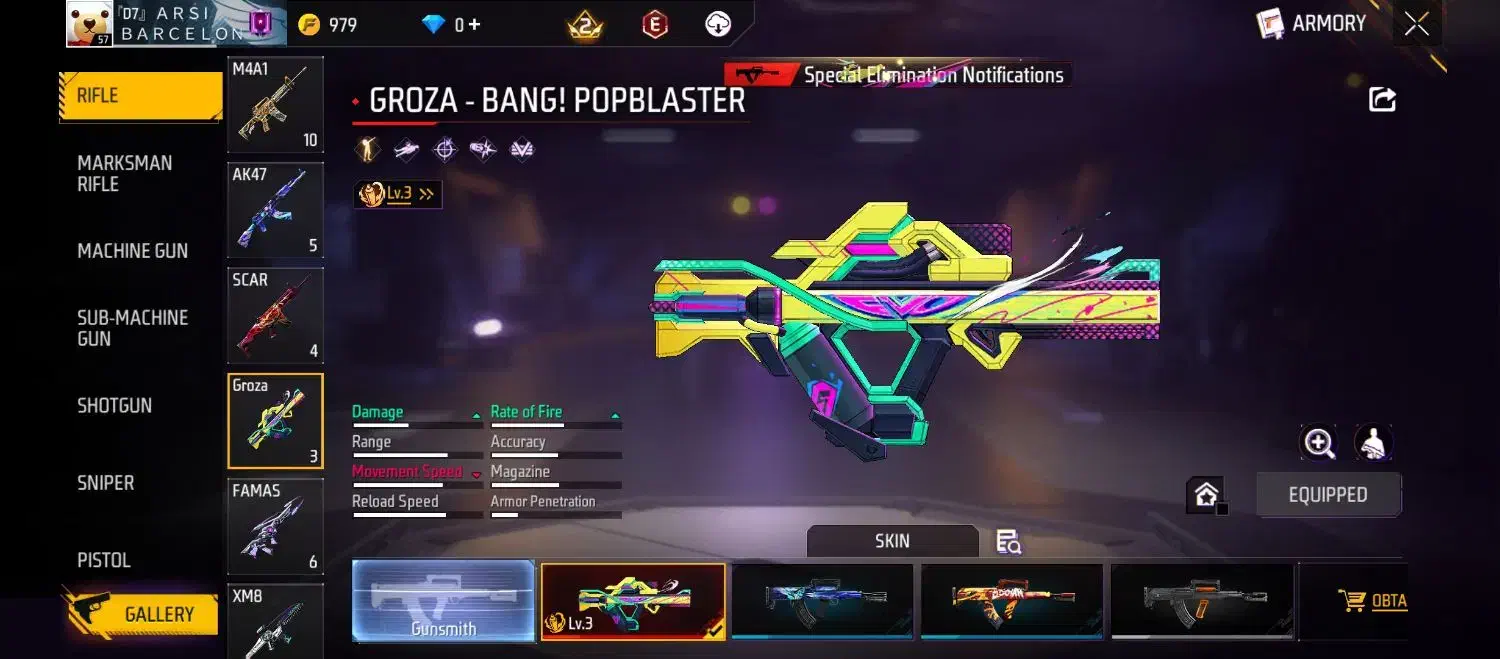Zoom in with the magnifier icon

(x=1319, y=443)
